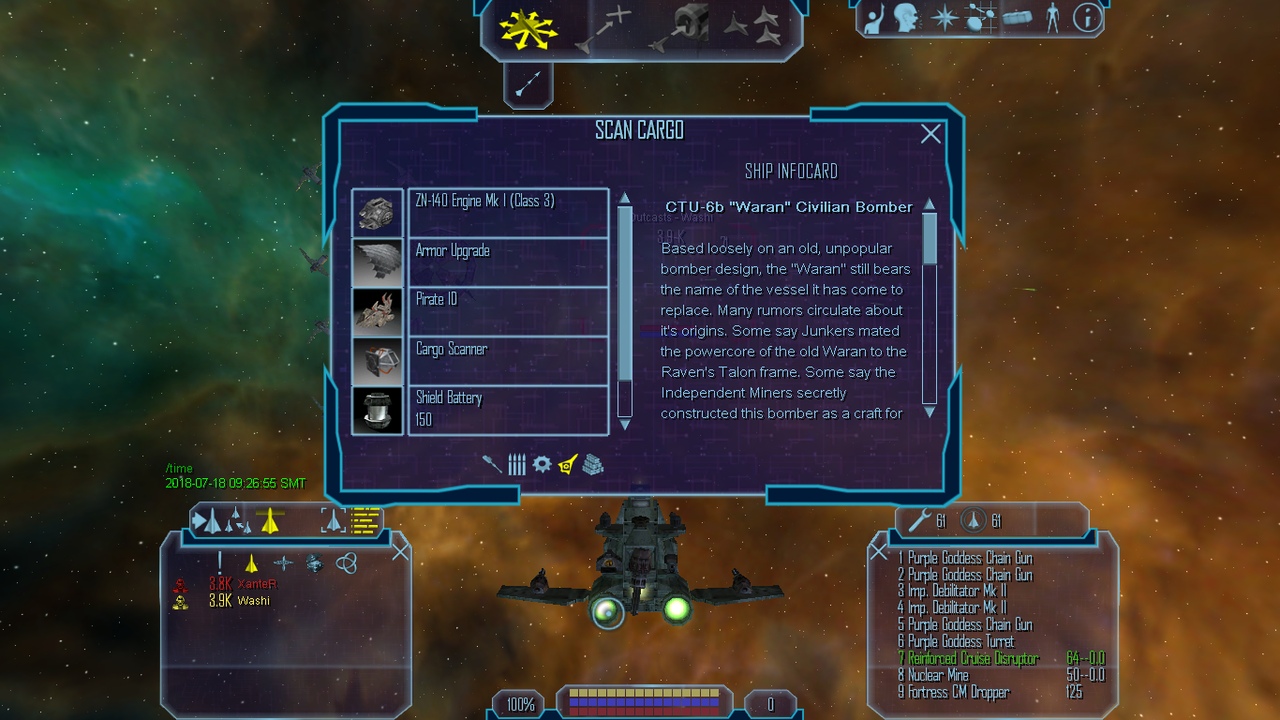Open the star-shaped nav map icon
The width and height of the screenshot is (1280, 720).
944,18
